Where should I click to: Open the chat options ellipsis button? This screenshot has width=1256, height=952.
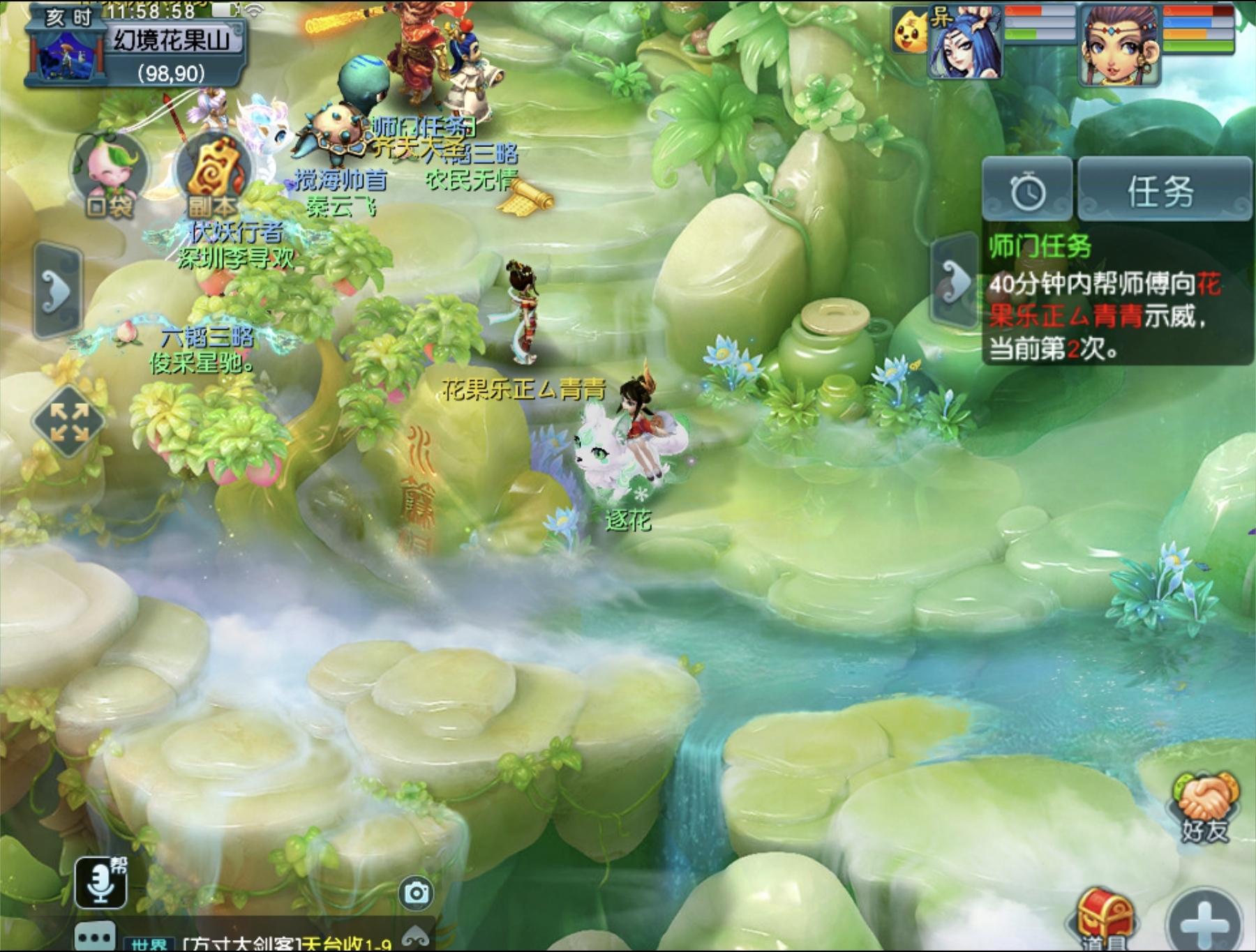point(96,936)
